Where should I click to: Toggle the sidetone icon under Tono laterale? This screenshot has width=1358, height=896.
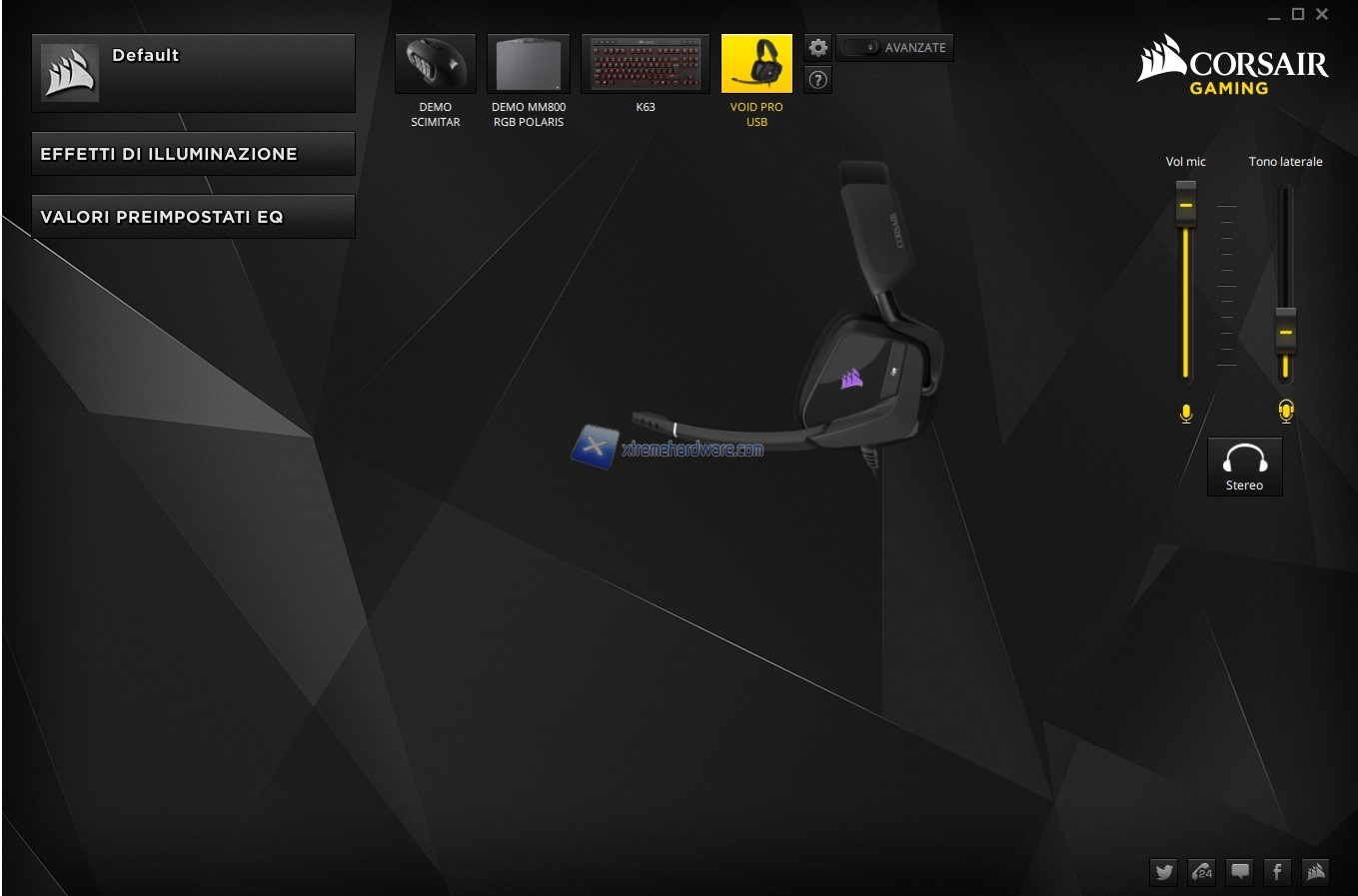[1286, 412]
